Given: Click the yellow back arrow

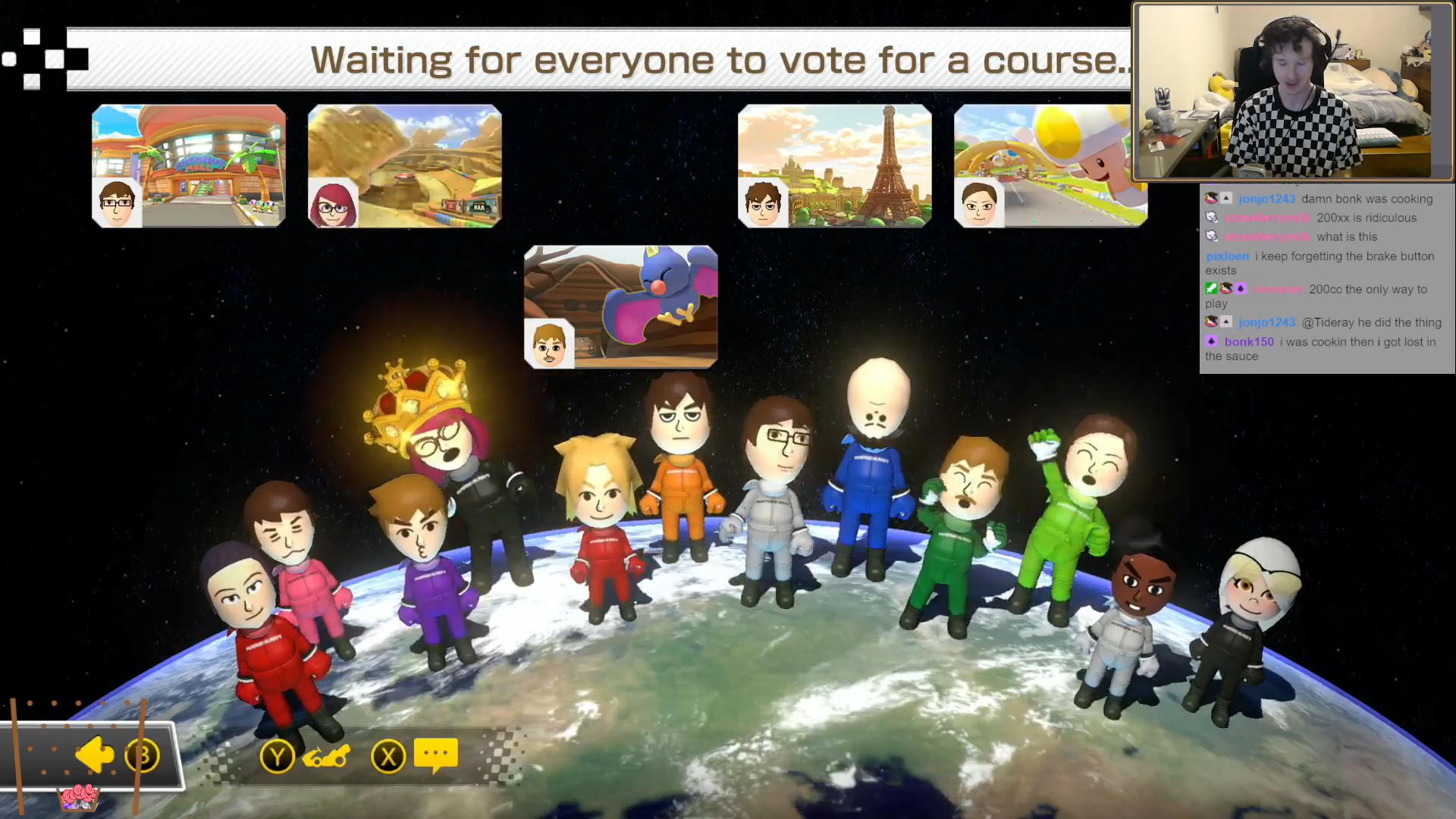Looking at the screenshot, I should tap(95, 755).
